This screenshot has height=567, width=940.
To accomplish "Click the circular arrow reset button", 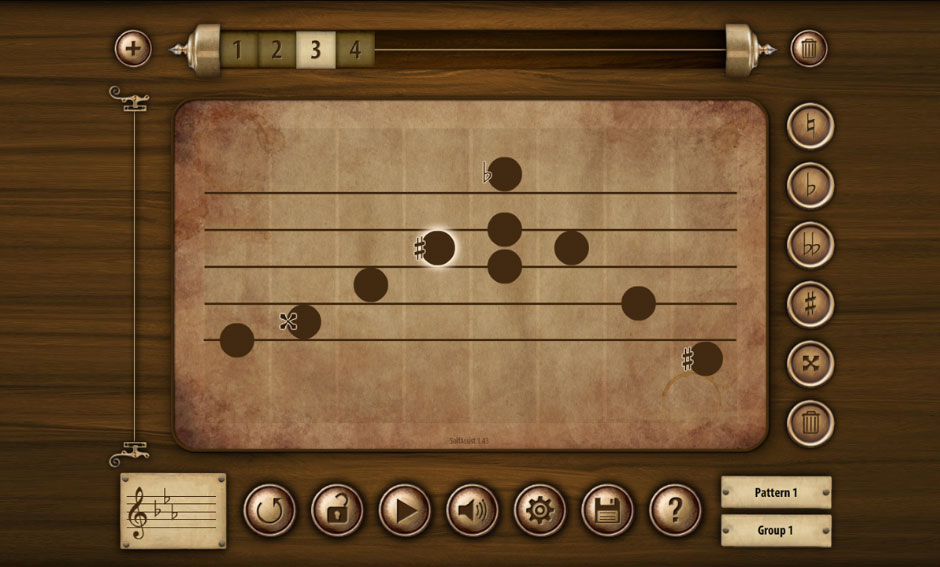I will (x=269, y=511).
